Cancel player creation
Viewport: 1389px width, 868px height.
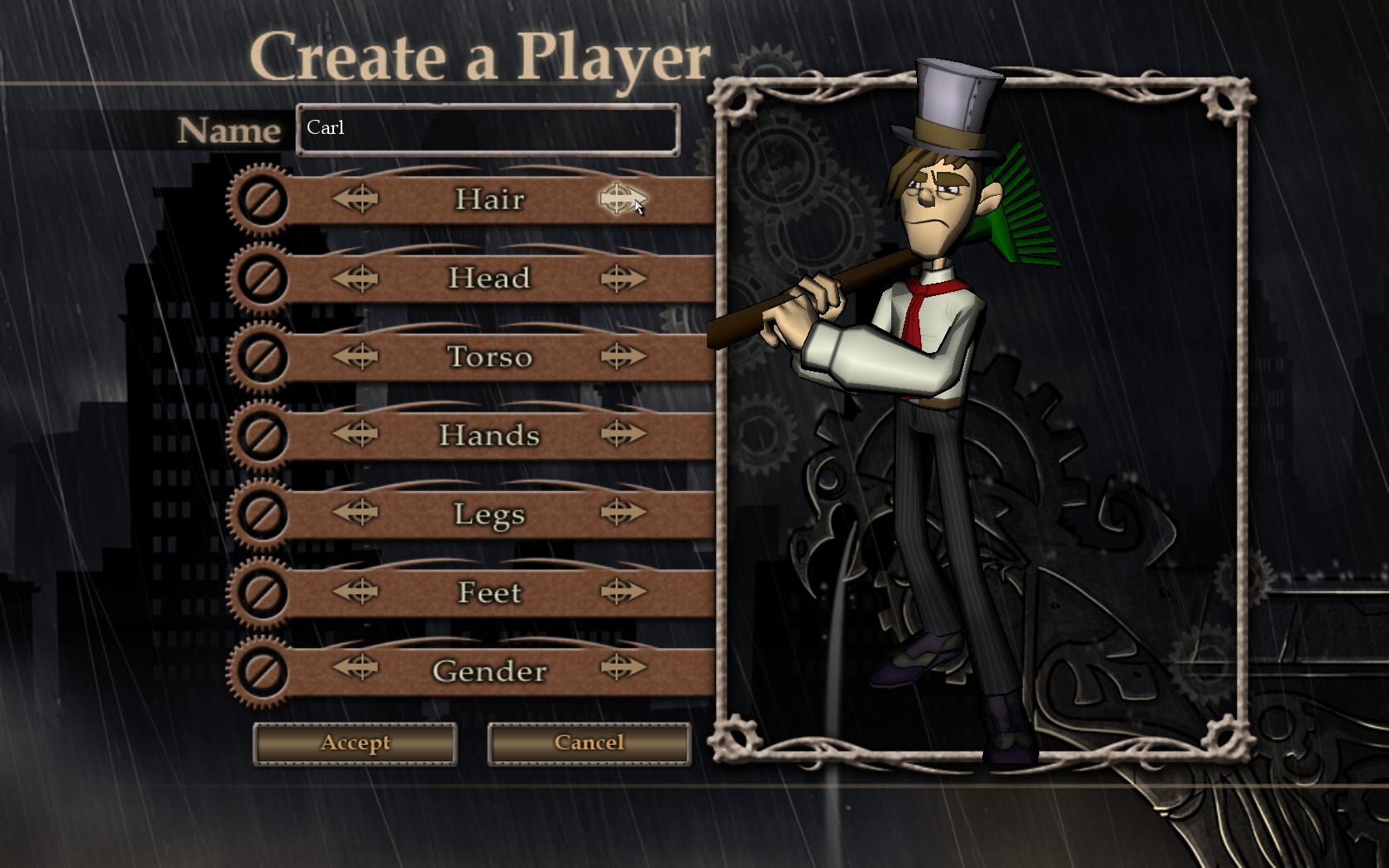point(589,743)
